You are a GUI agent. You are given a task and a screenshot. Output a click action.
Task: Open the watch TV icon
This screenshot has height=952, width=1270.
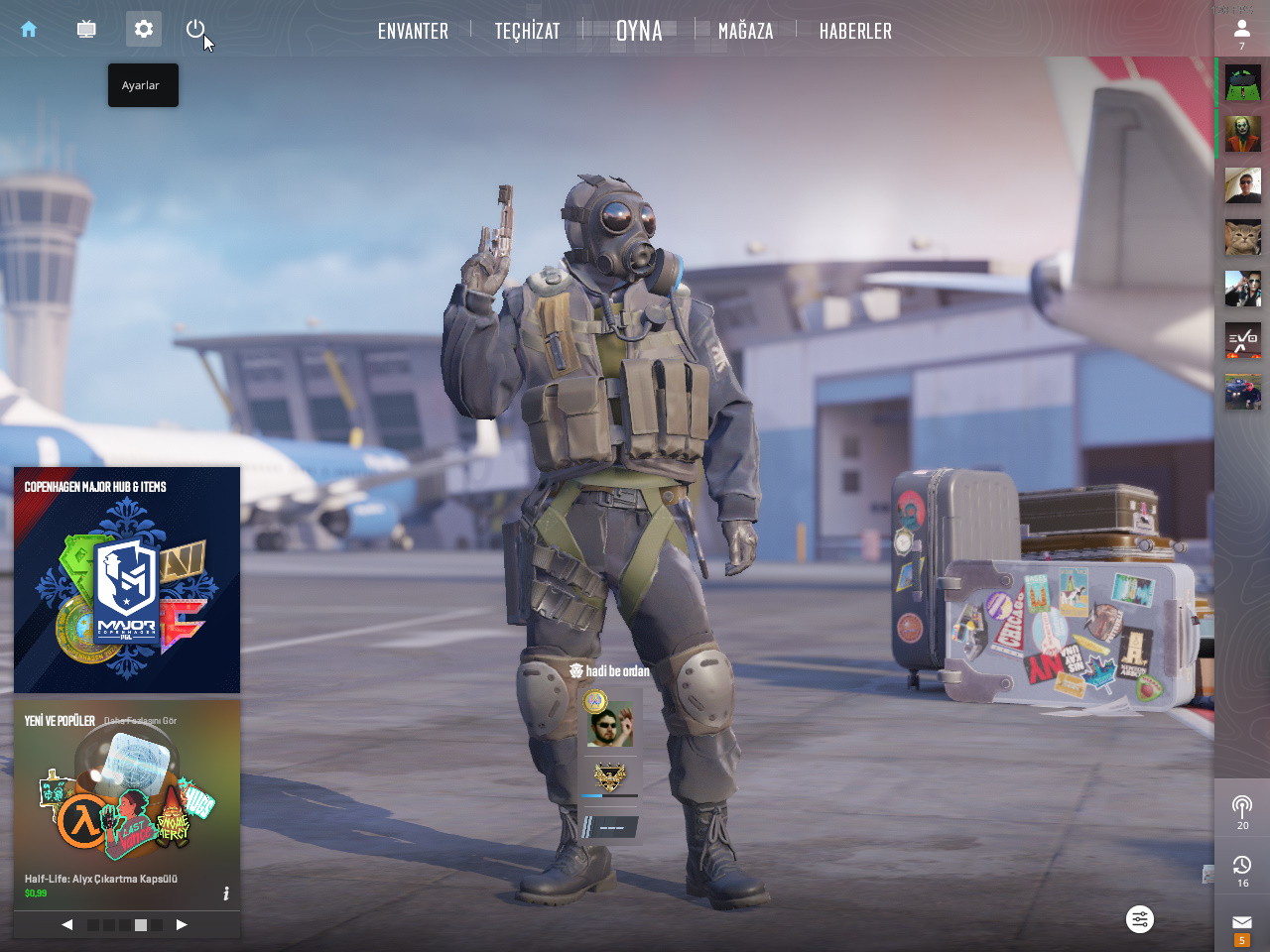[86, 30]
